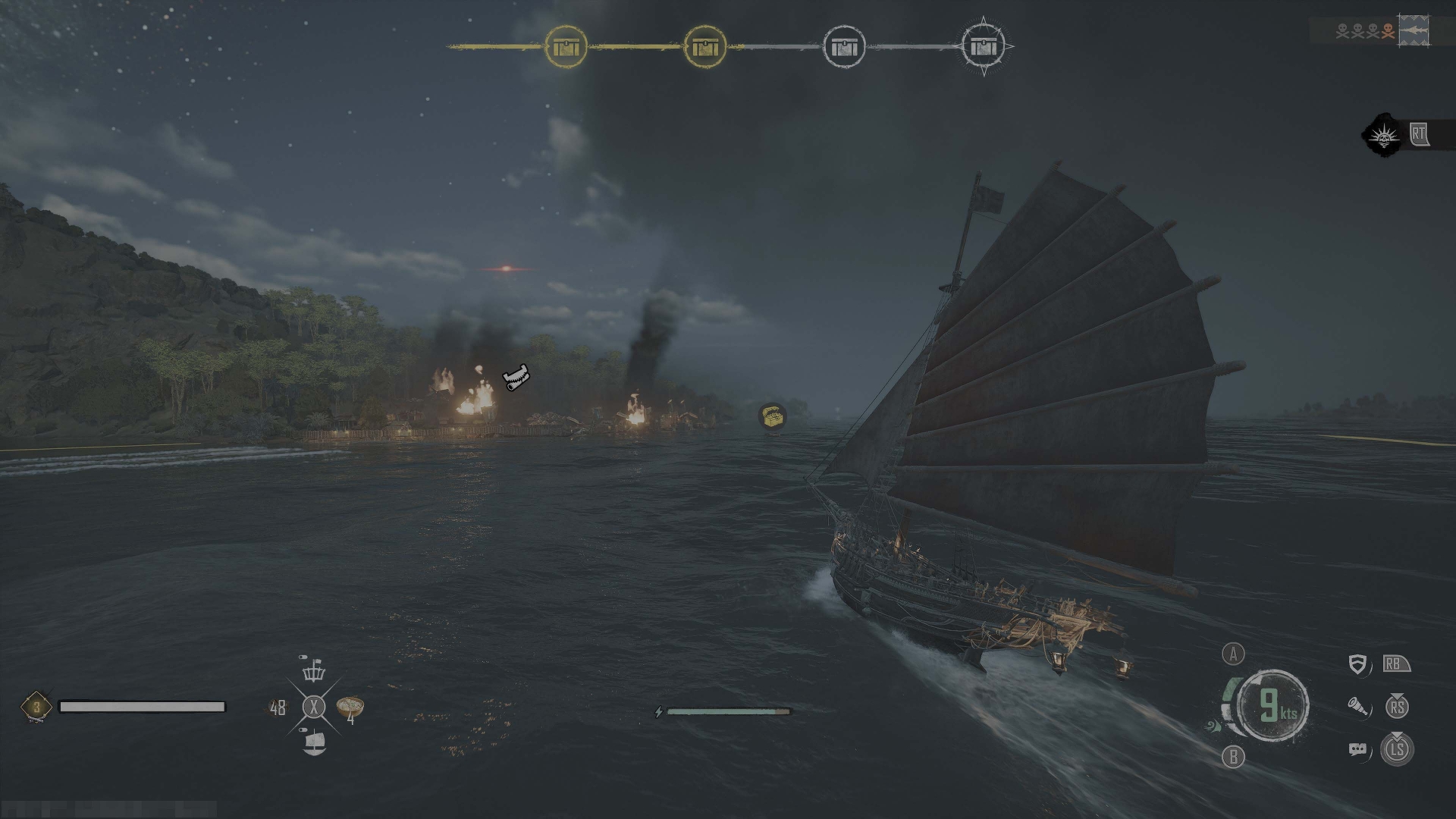
Task: Click the knots speed gauge dial
Action: pyautogui.click(x=1273, y=706)
